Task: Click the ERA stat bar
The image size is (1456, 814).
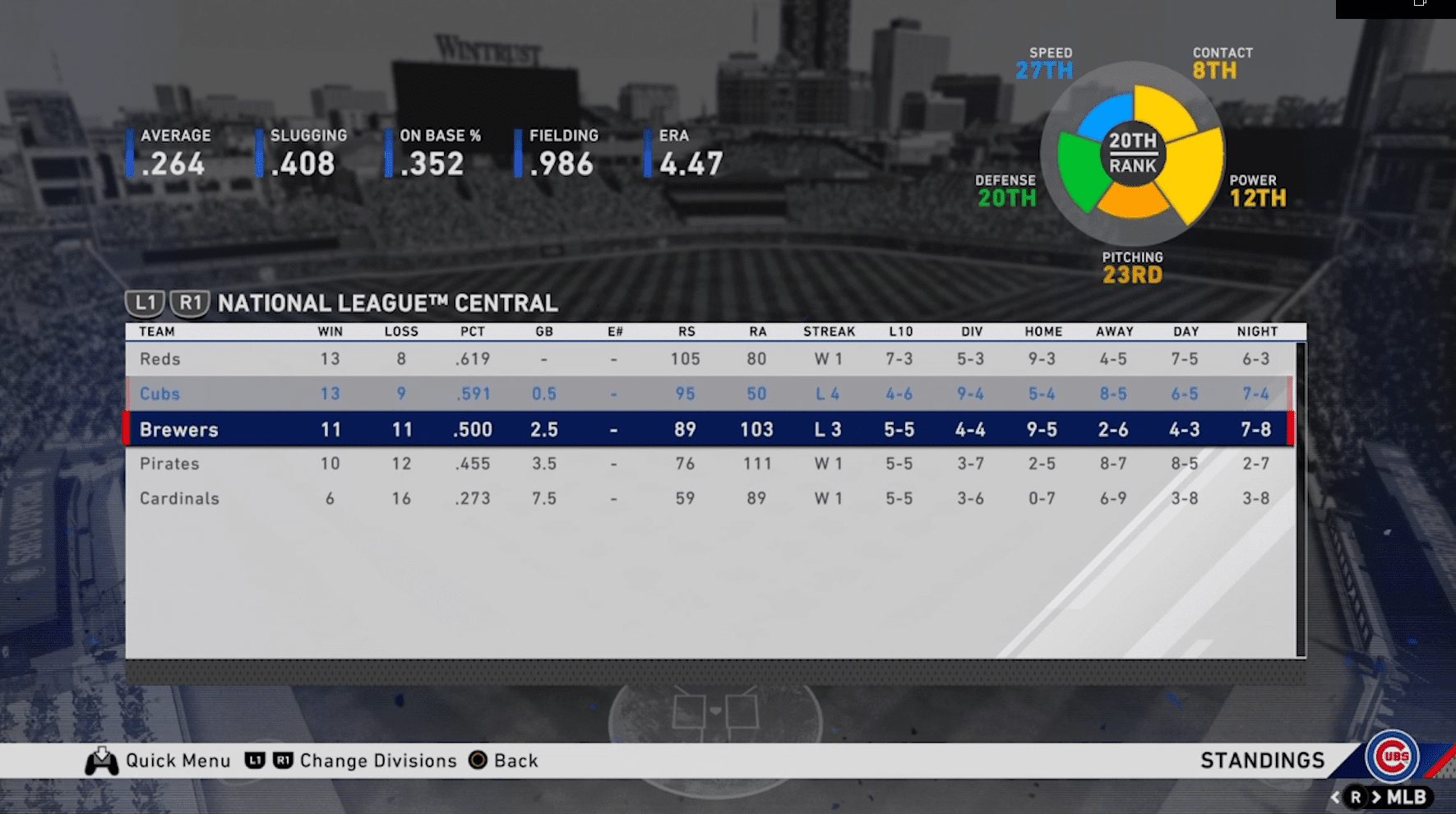Action: 682,152
